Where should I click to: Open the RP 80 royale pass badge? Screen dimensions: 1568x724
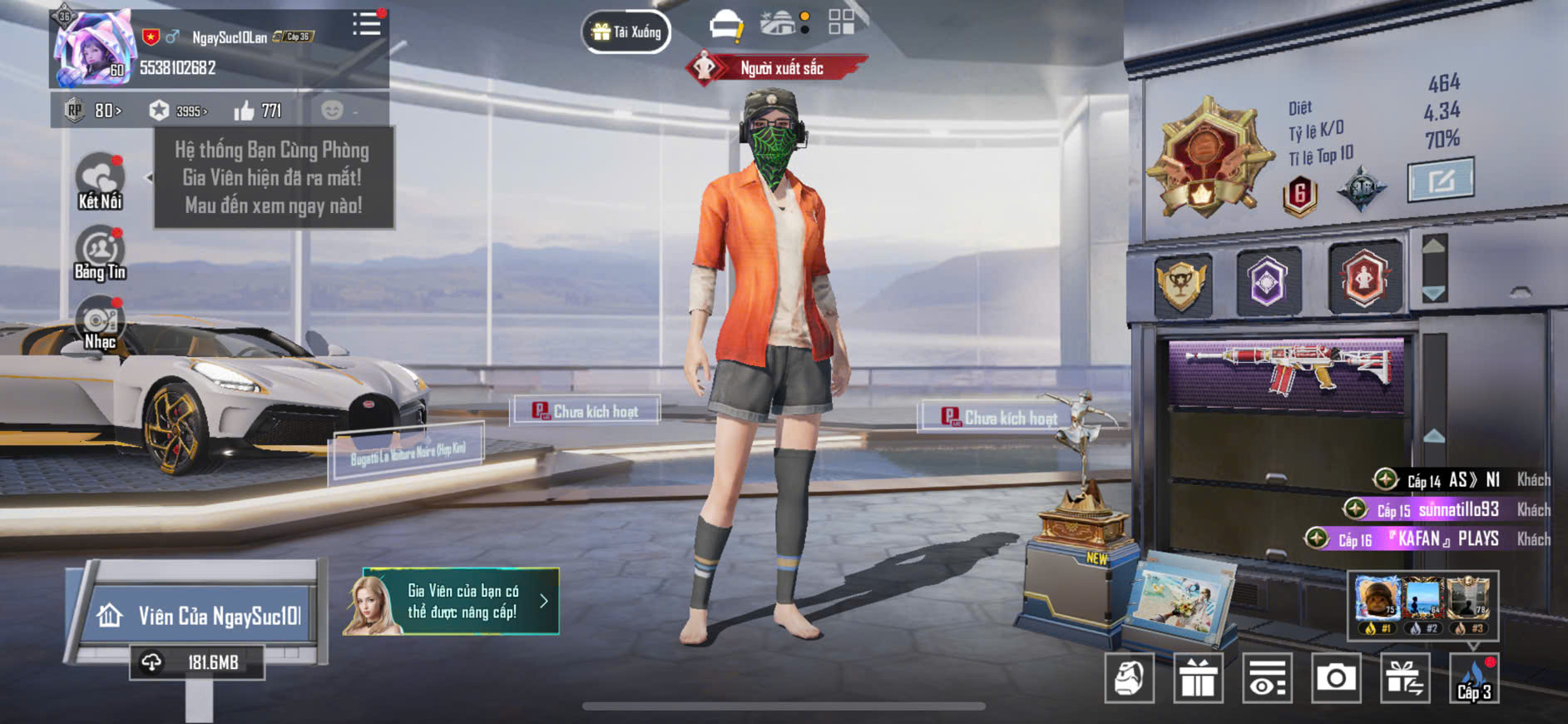pos(94,111)
